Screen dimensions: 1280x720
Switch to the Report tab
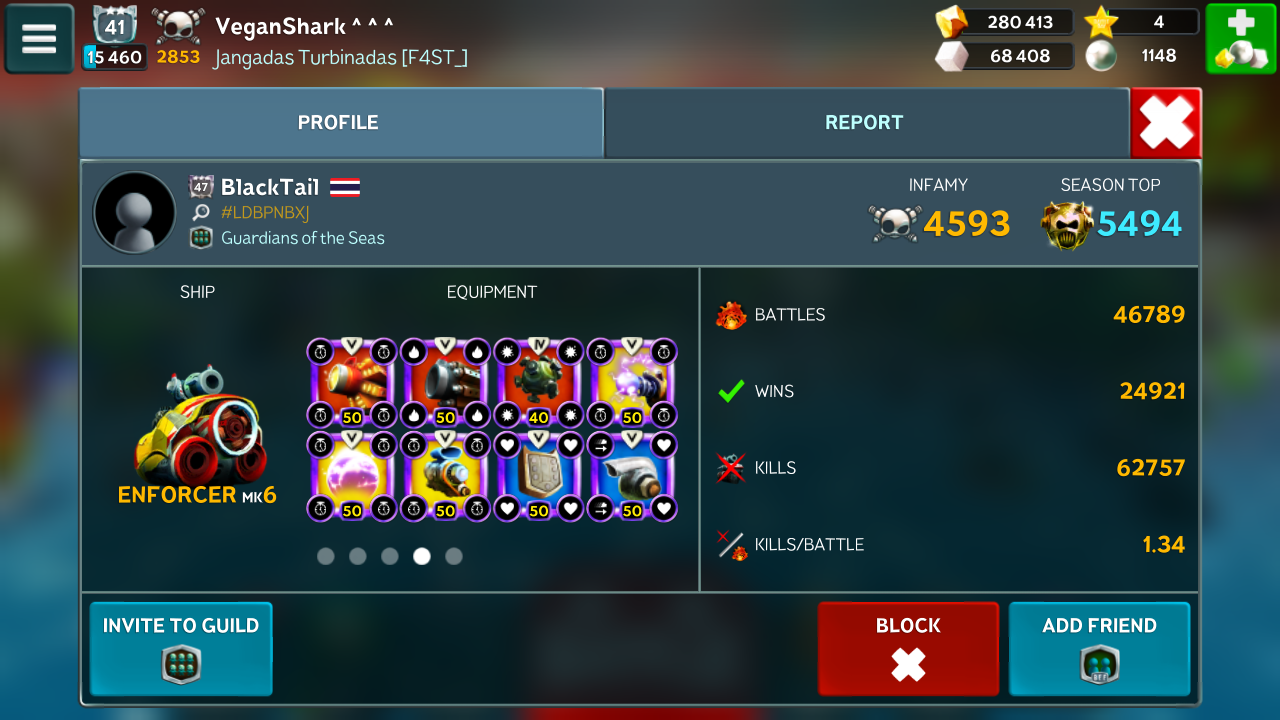pos(864,123)
